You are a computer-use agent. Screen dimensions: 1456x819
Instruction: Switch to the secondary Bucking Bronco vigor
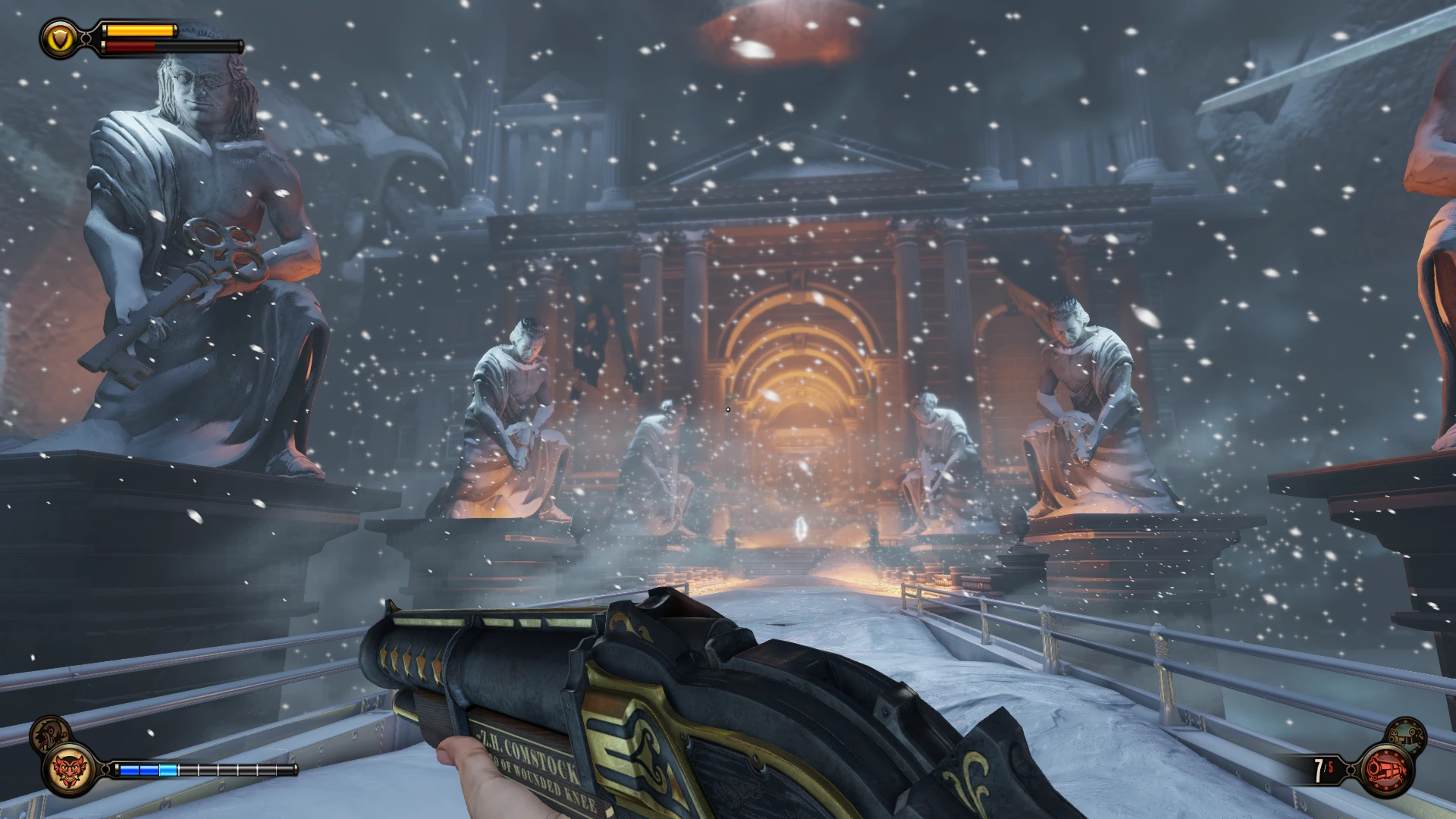click(x=49, y=733)
